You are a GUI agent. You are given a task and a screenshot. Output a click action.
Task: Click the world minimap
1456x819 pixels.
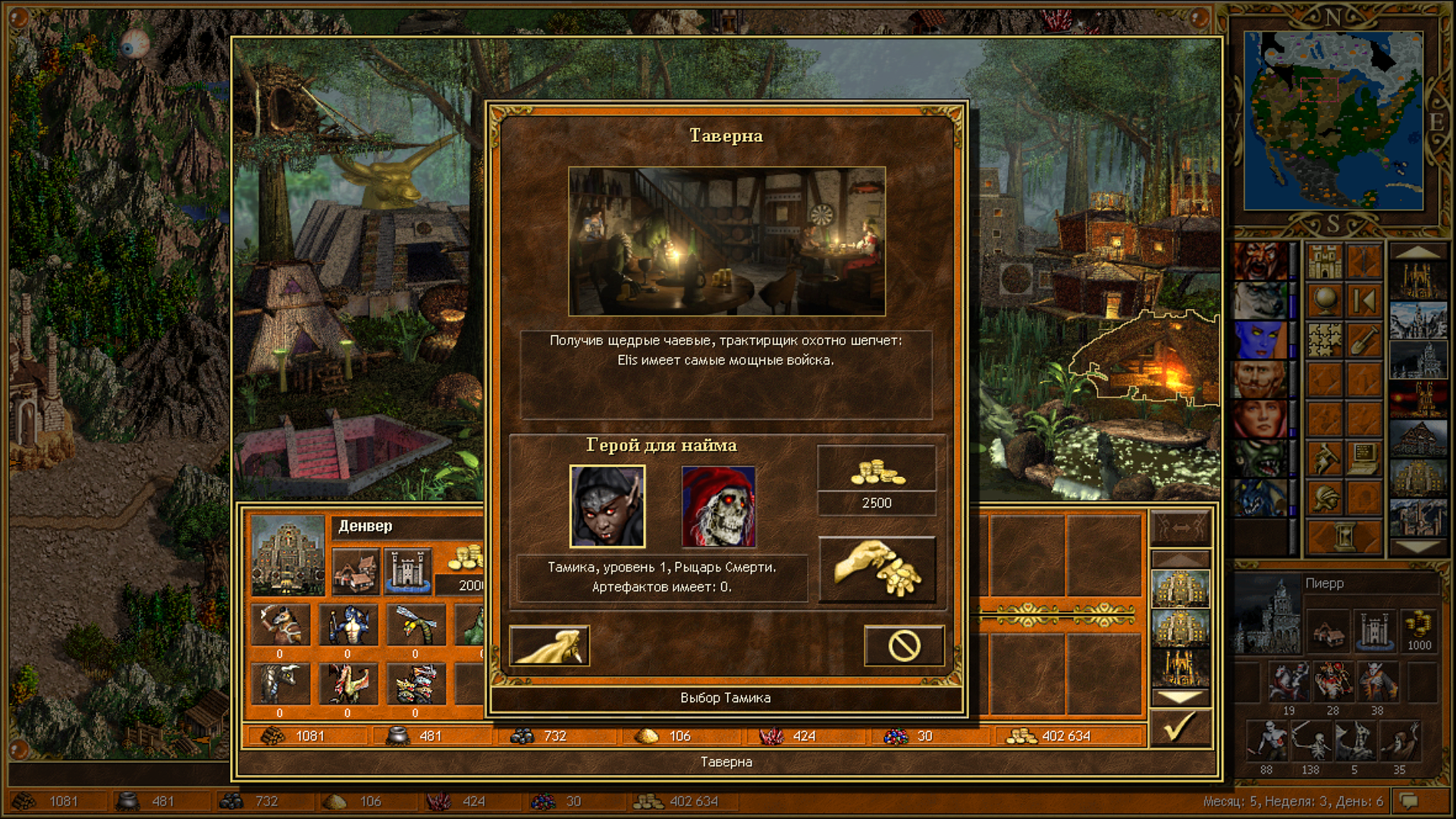[1333, 121]
